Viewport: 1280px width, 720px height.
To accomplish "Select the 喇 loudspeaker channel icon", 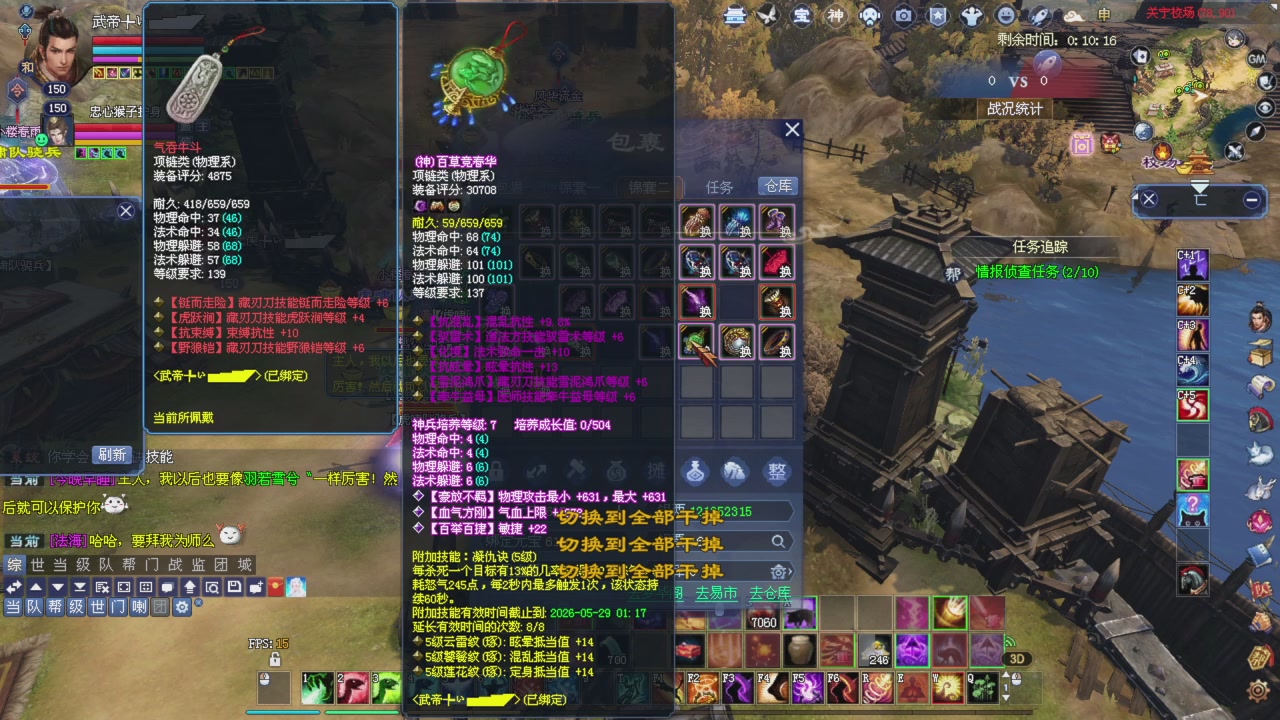I will pyautogui.click(x=138, y=607).
